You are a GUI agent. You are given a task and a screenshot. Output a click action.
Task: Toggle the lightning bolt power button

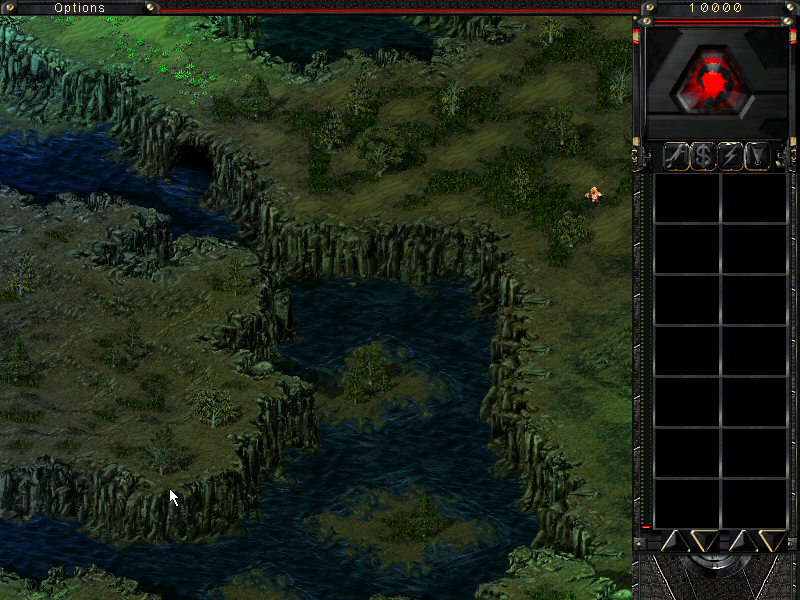point(731,156)
